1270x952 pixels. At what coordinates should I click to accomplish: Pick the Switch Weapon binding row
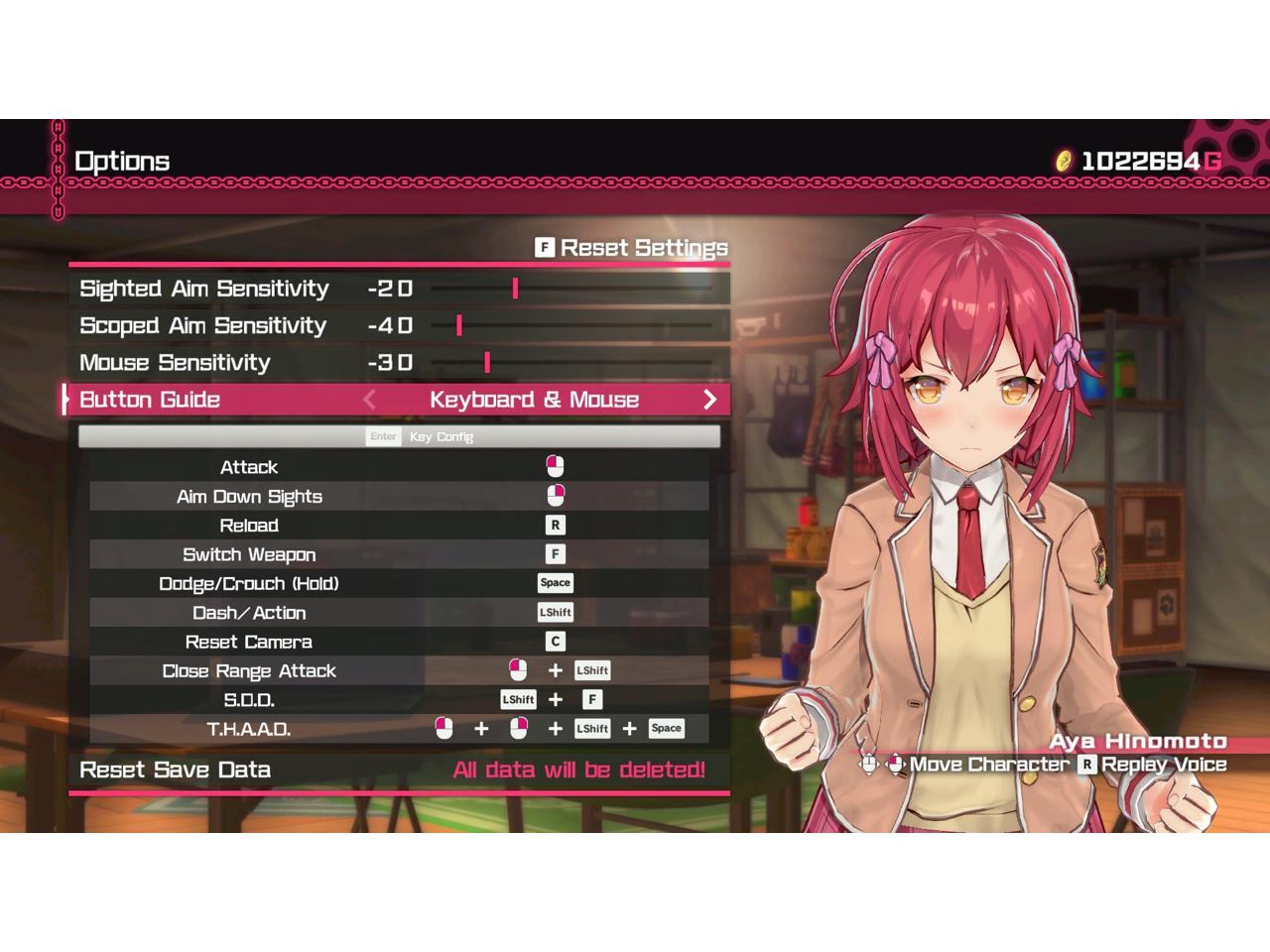coord(399,554)
